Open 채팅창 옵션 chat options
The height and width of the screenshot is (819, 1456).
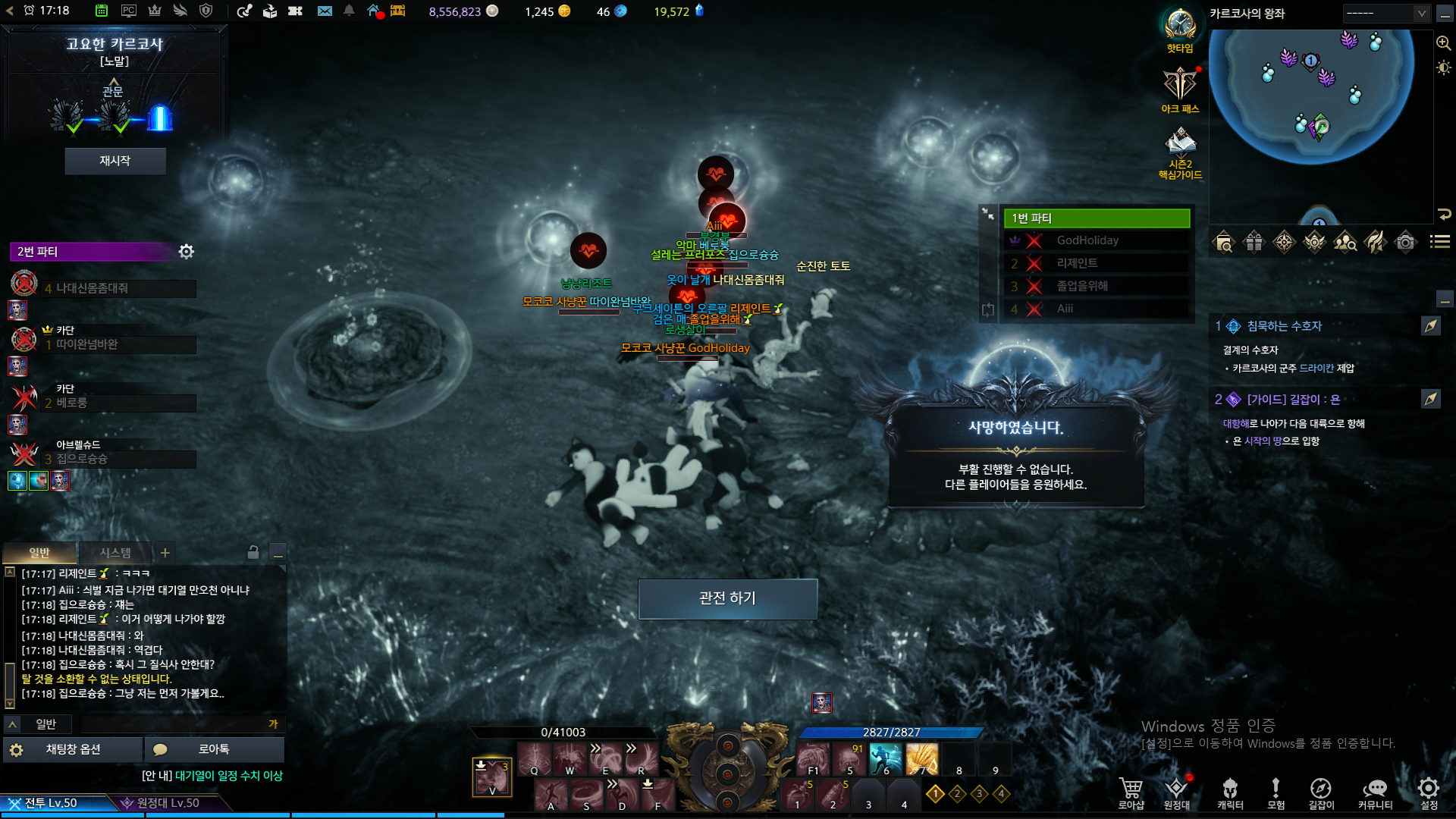click(73, 749)
